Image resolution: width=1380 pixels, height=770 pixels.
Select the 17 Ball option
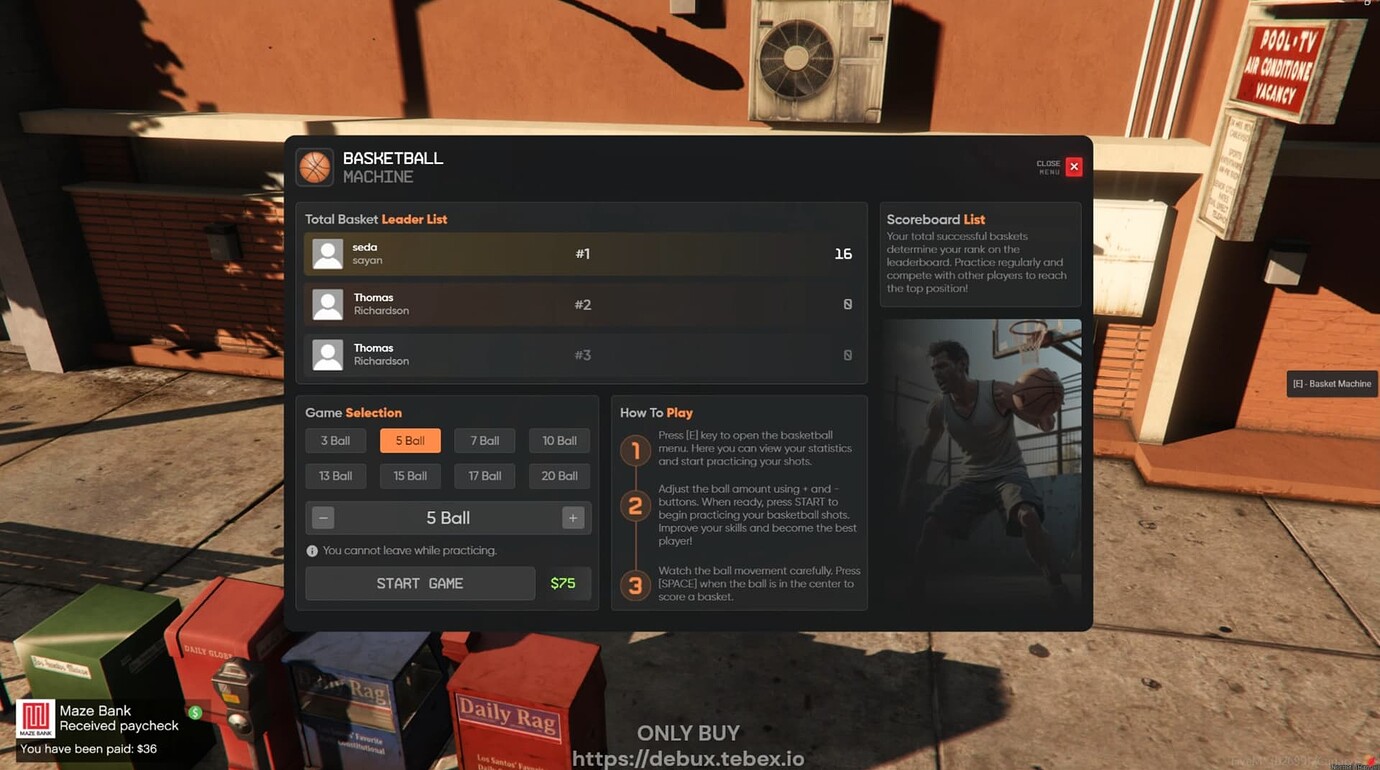484,476
